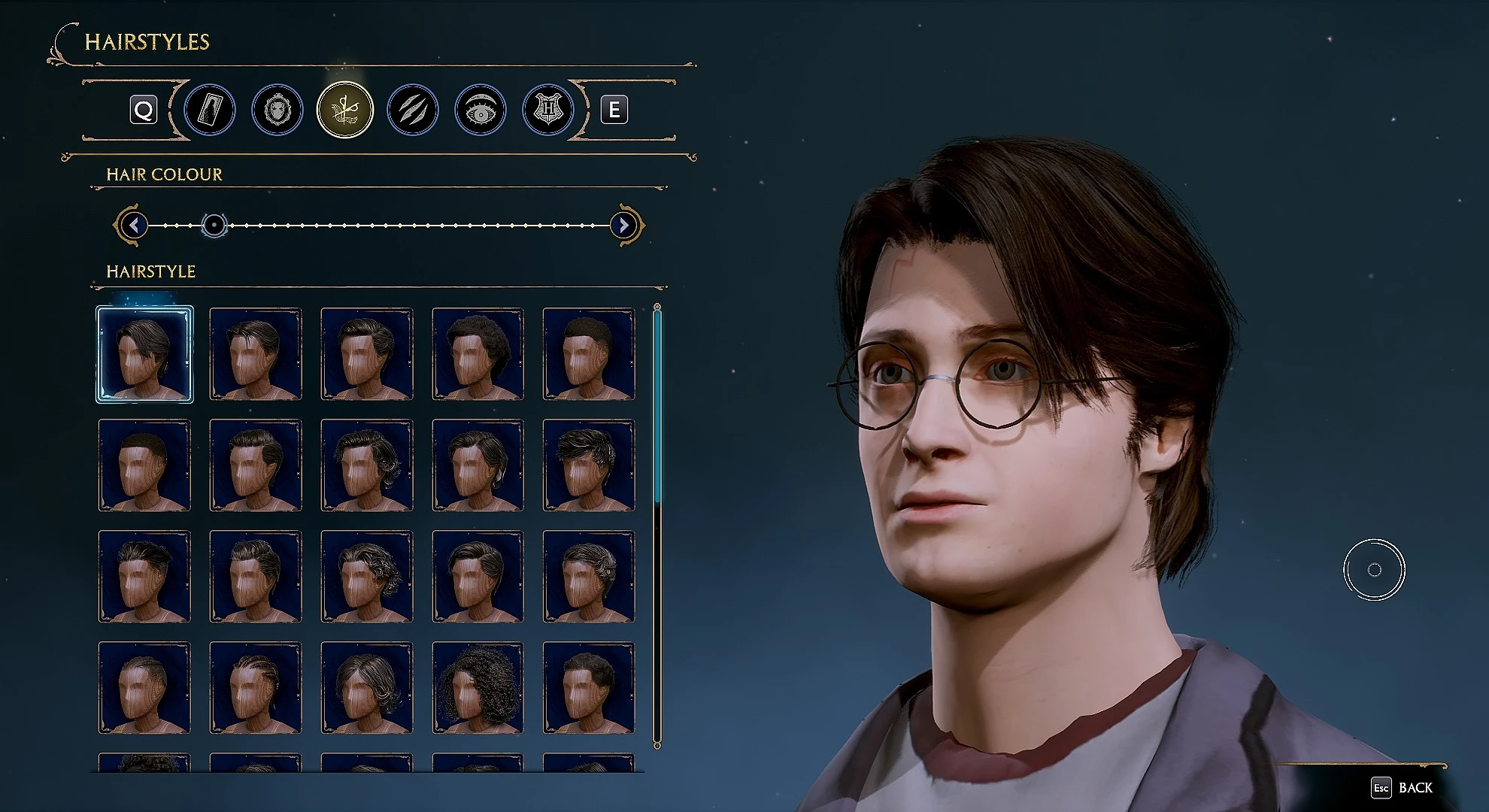1489x812 pixels.
Task: Click the right arrow on hair colour bar
Action: [623, 224]
